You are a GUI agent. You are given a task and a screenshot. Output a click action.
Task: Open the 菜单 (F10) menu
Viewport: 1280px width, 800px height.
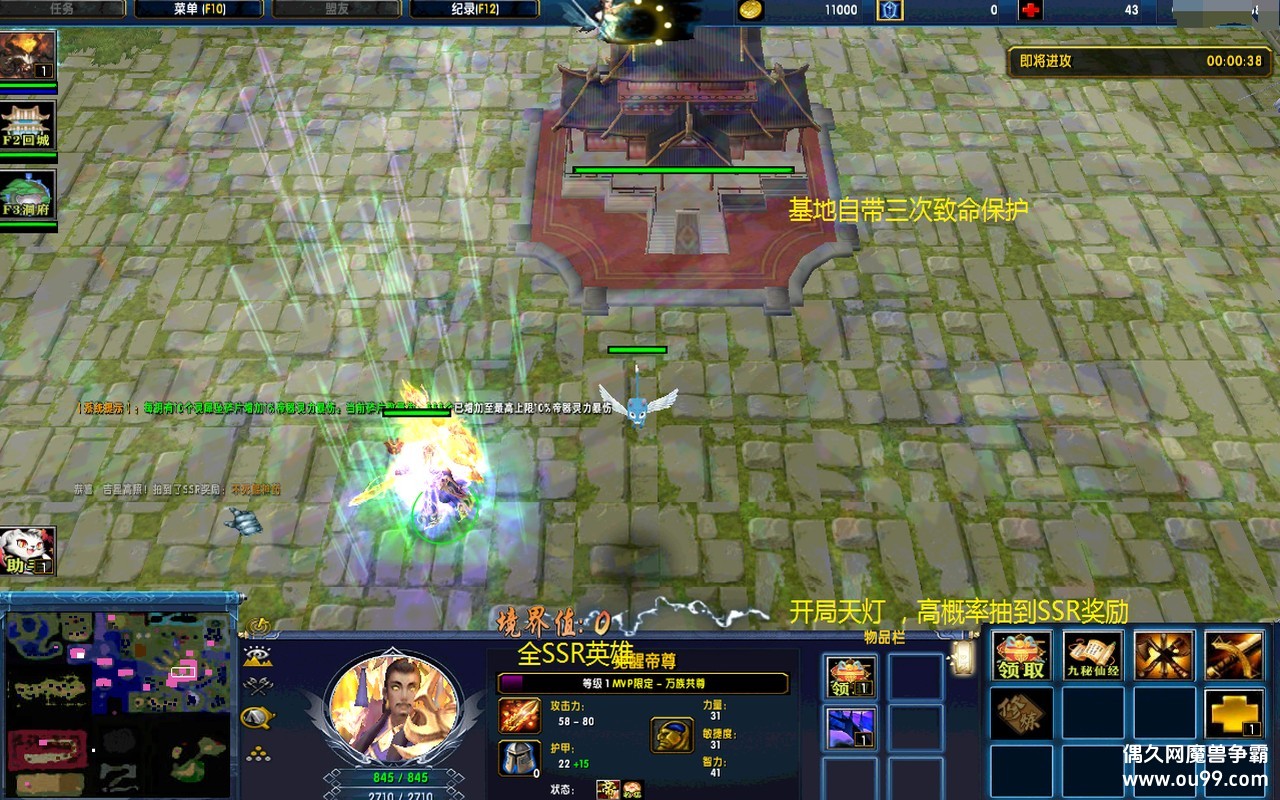(198, 9)
